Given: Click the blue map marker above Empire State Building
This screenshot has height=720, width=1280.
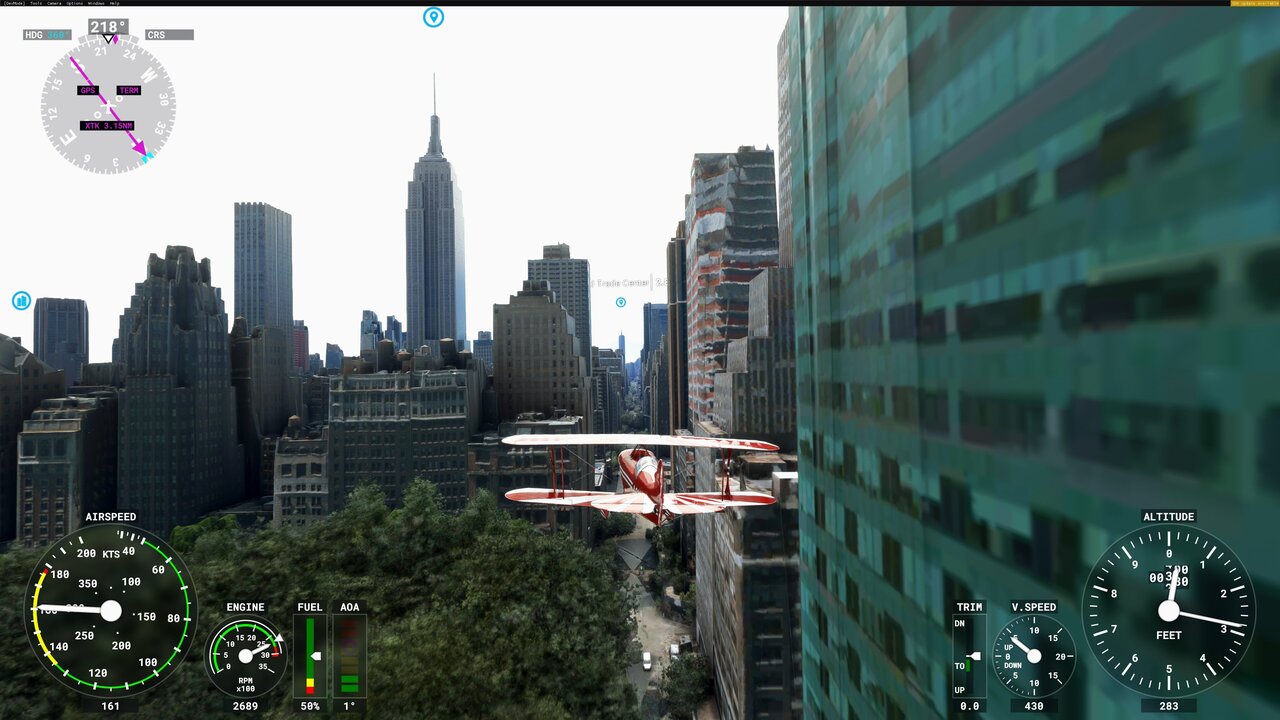Looking at the screenshot, I should click(x=432, y=18).
